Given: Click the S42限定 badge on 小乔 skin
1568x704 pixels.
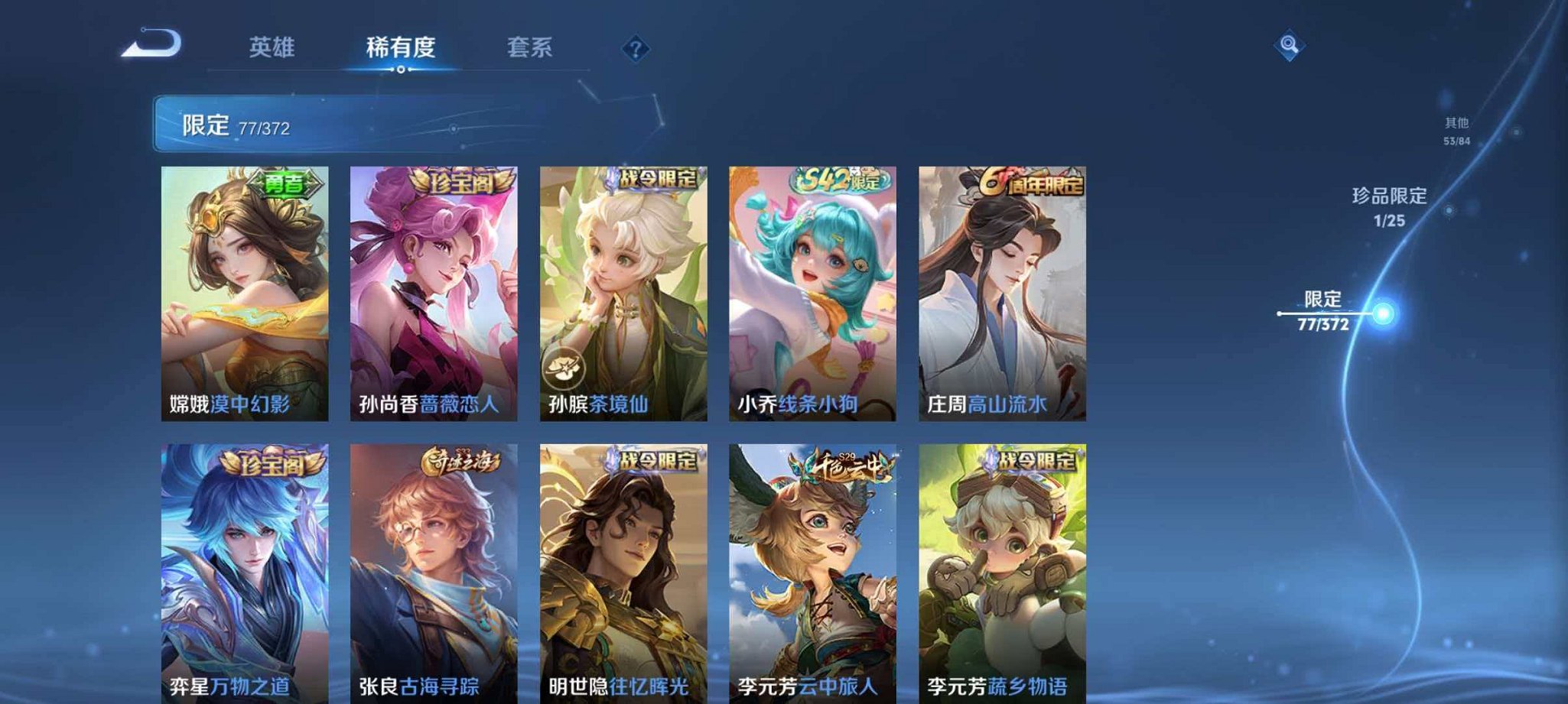Looking at the screenshot, I should (x=841, y=181).
